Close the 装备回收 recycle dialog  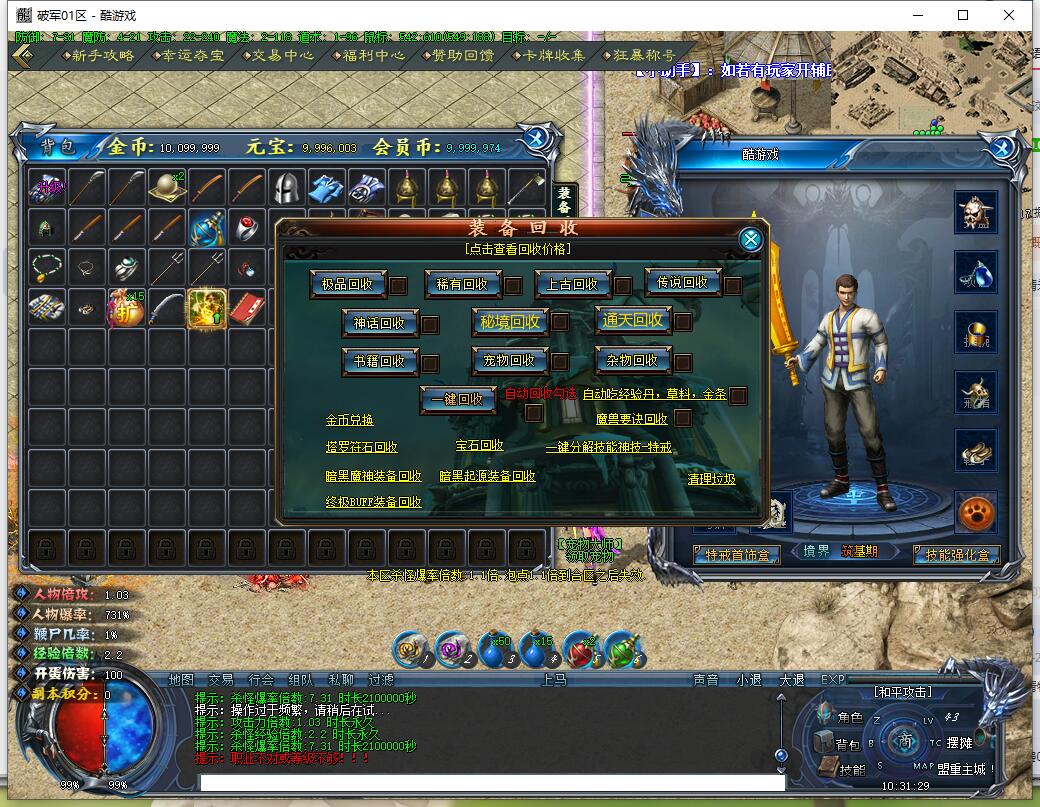click(x=751, y=239)
